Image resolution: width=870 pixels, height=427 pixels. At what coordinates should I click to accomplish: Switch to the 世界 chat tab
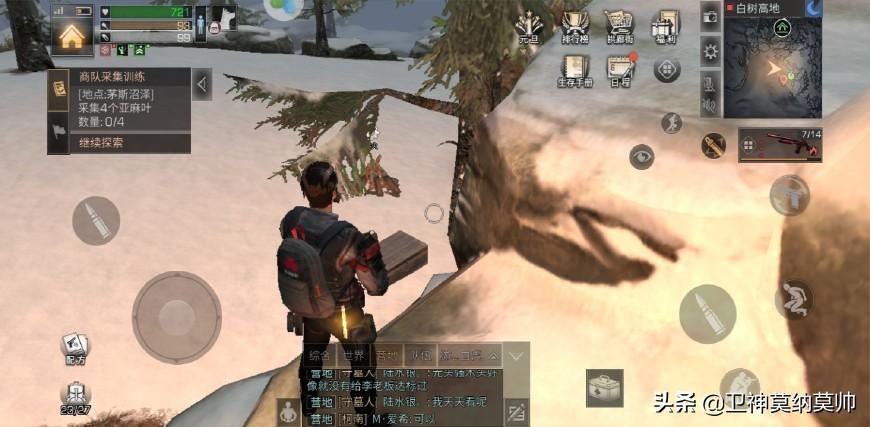click(x=354, y=355)
